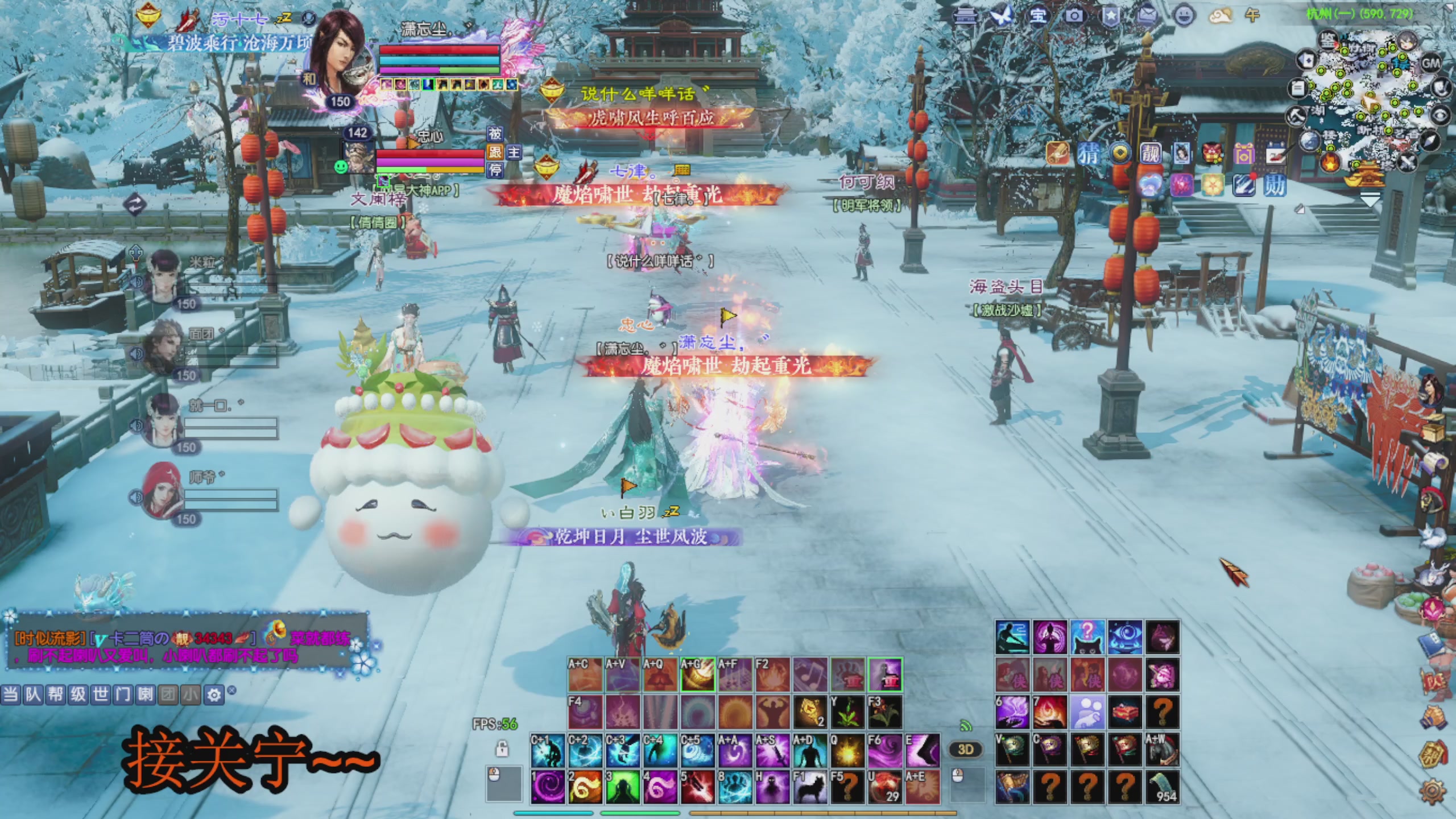This screenshot has width=1456, height=819.
Task: Use the golden burst skill on Q
Action: (847, 751)
